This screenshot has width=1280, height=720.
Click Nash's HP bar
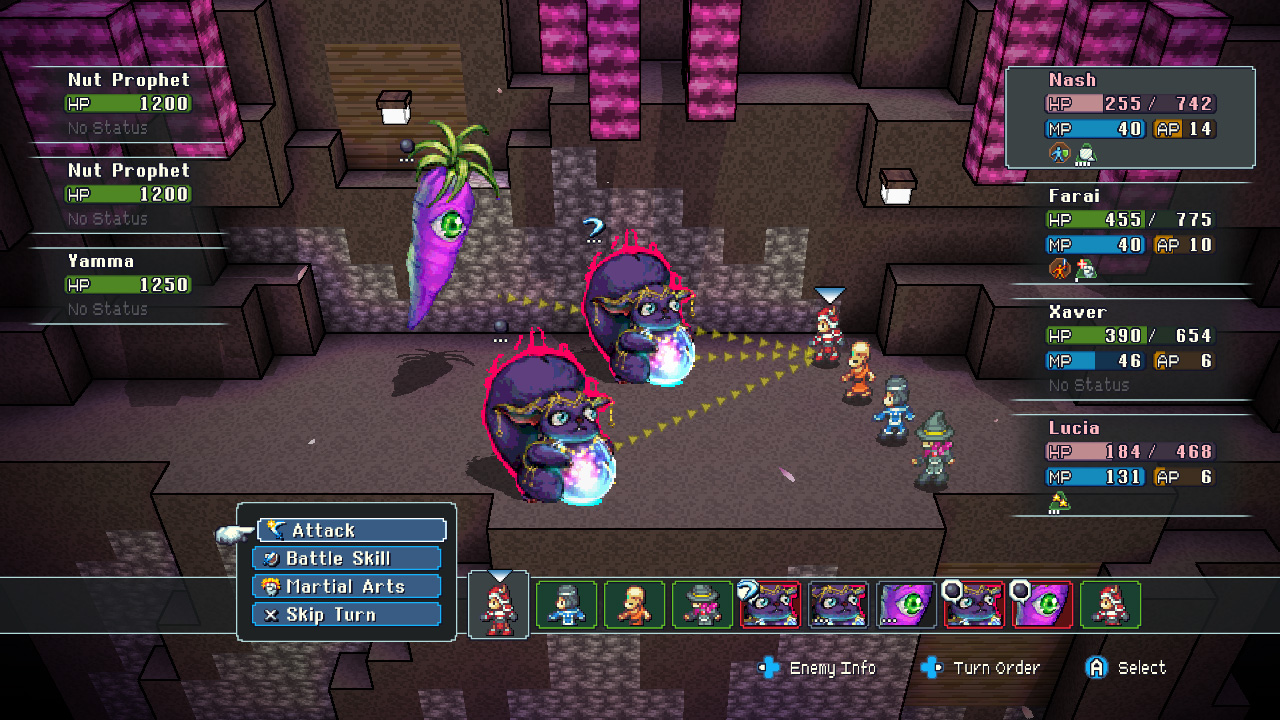[1130, 103]
